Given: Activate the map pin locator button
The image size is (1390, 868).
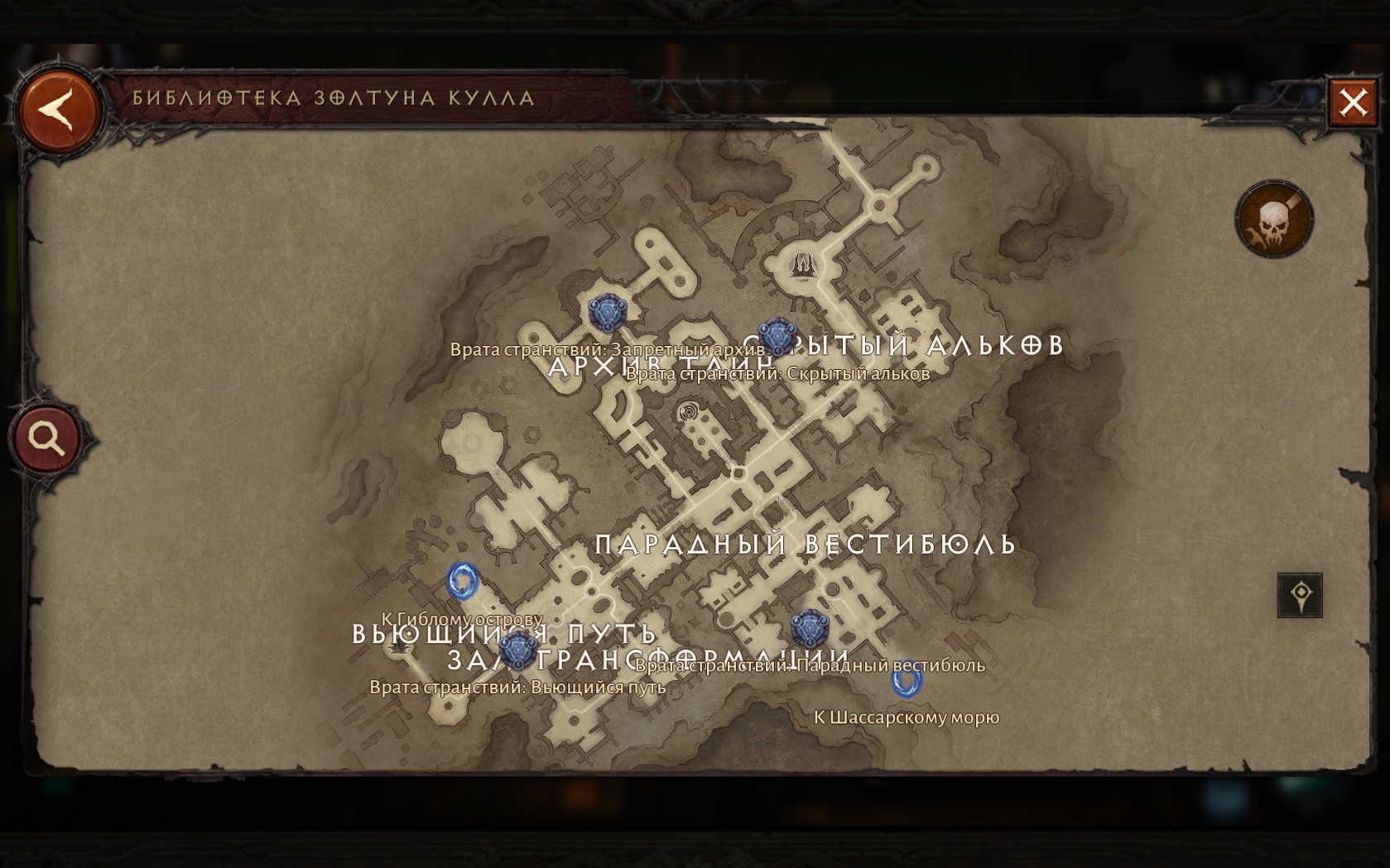Looking at the screenshot, I should [1300, 595].
